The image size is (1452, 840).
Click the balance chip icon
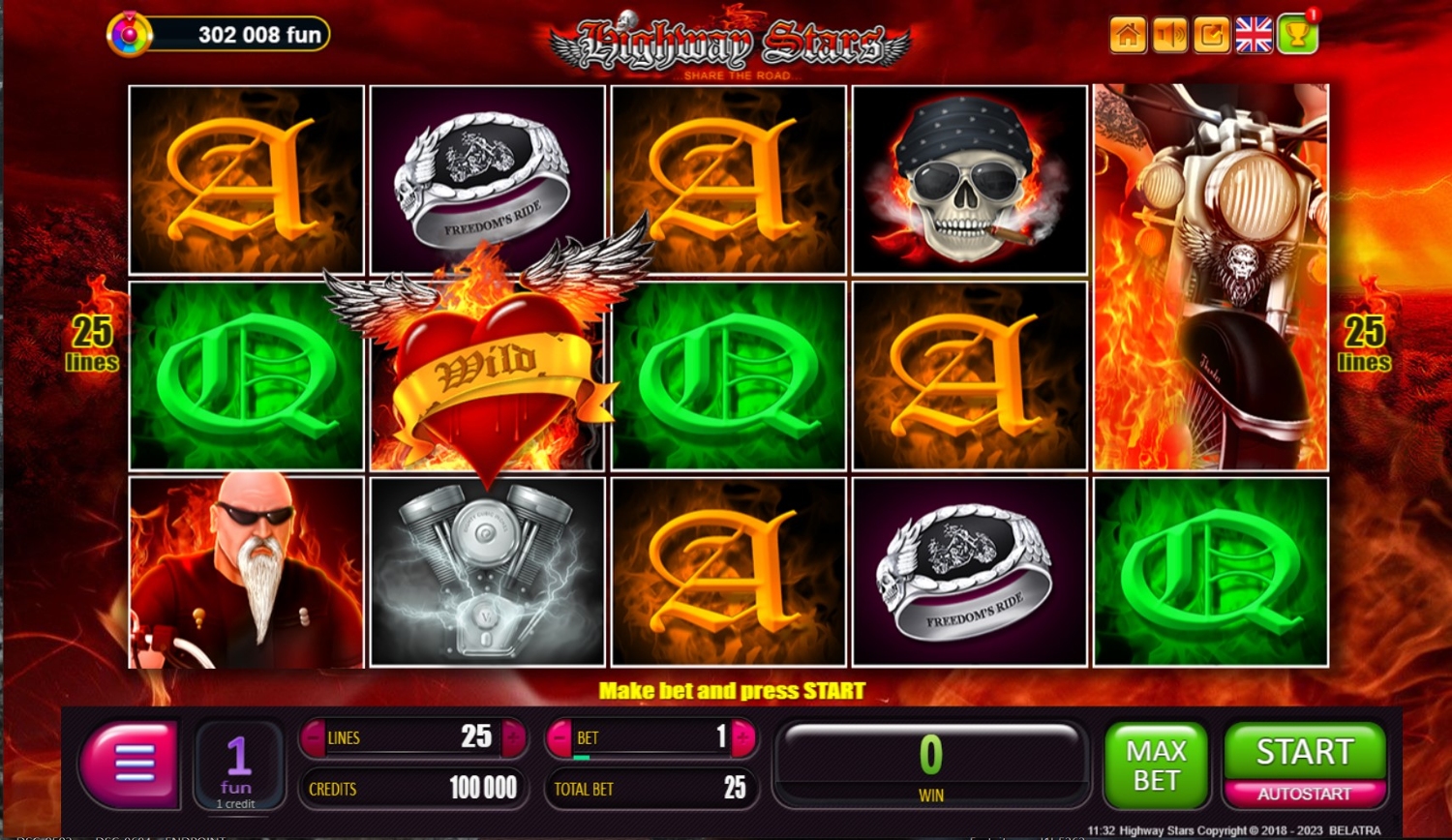point(130,36)
